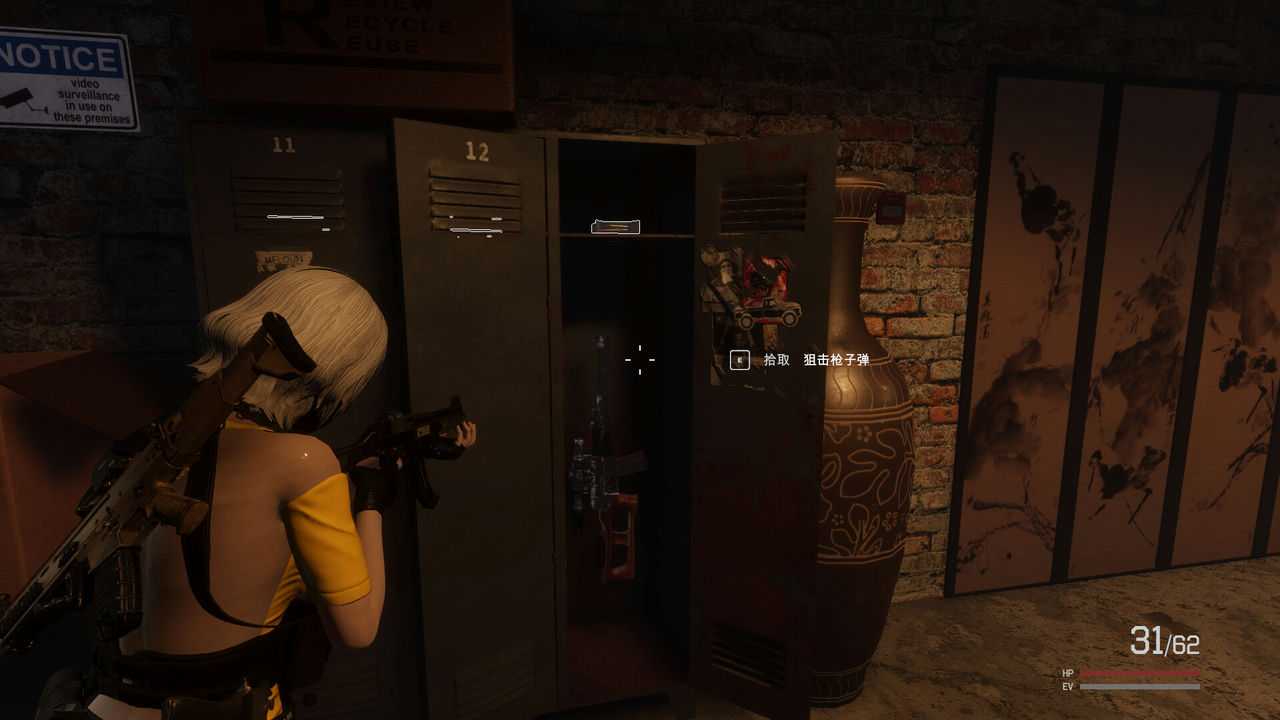This screenshot has width=1280, height=720.
Task: Select the HP label on the status bar
Action: 1066,674
